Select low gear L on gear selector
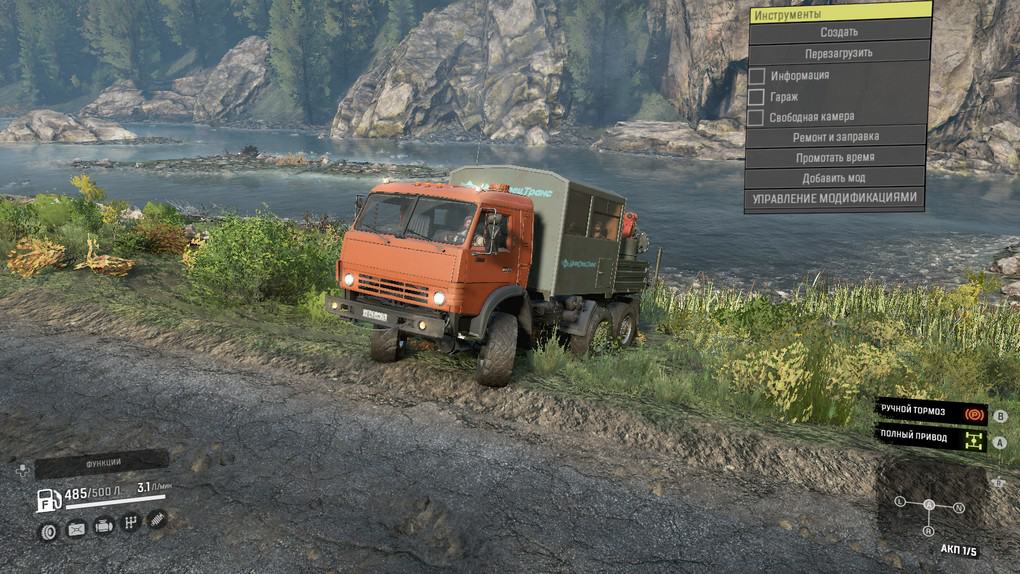This screenshot has width=1020, height=574. tap(900, 501)
